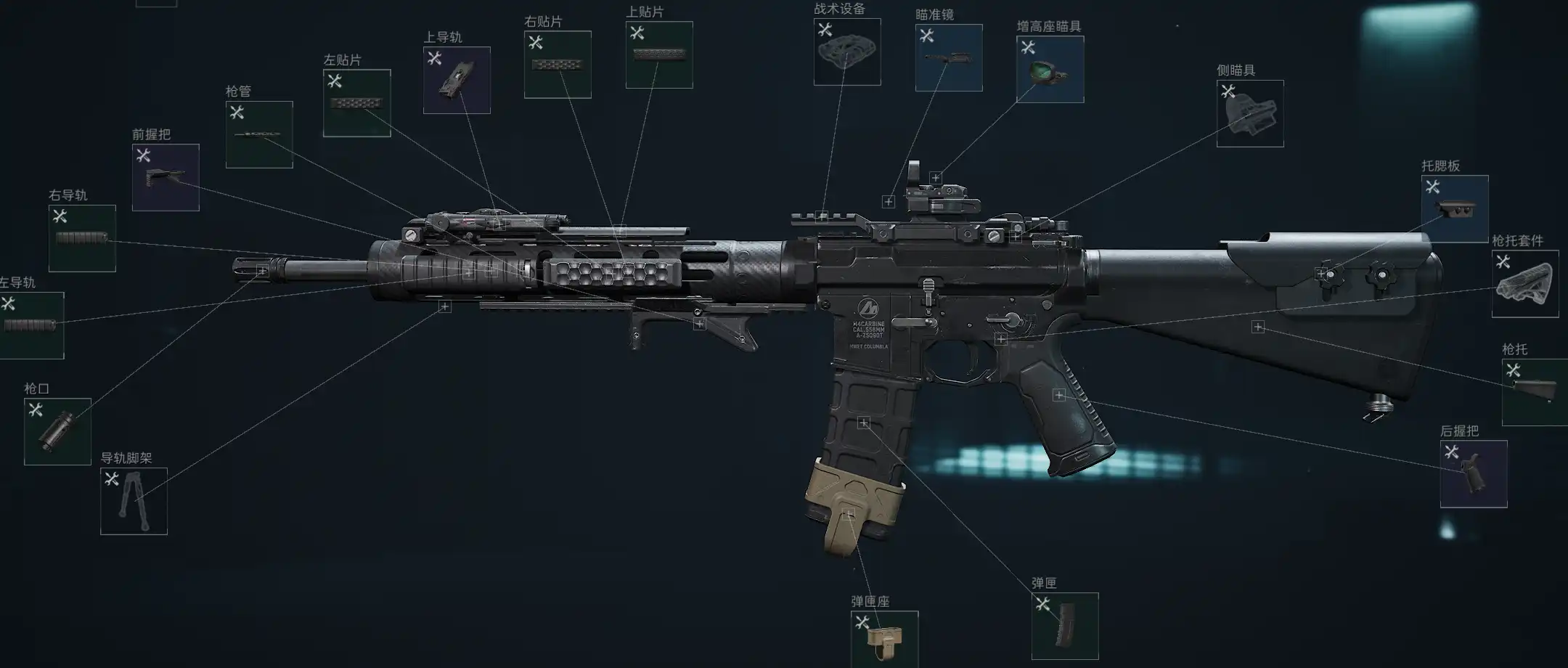Select the 枪口 muzzle attachment slot
This screenshot has width=1568, height=668.
click(x=57, y=431)
